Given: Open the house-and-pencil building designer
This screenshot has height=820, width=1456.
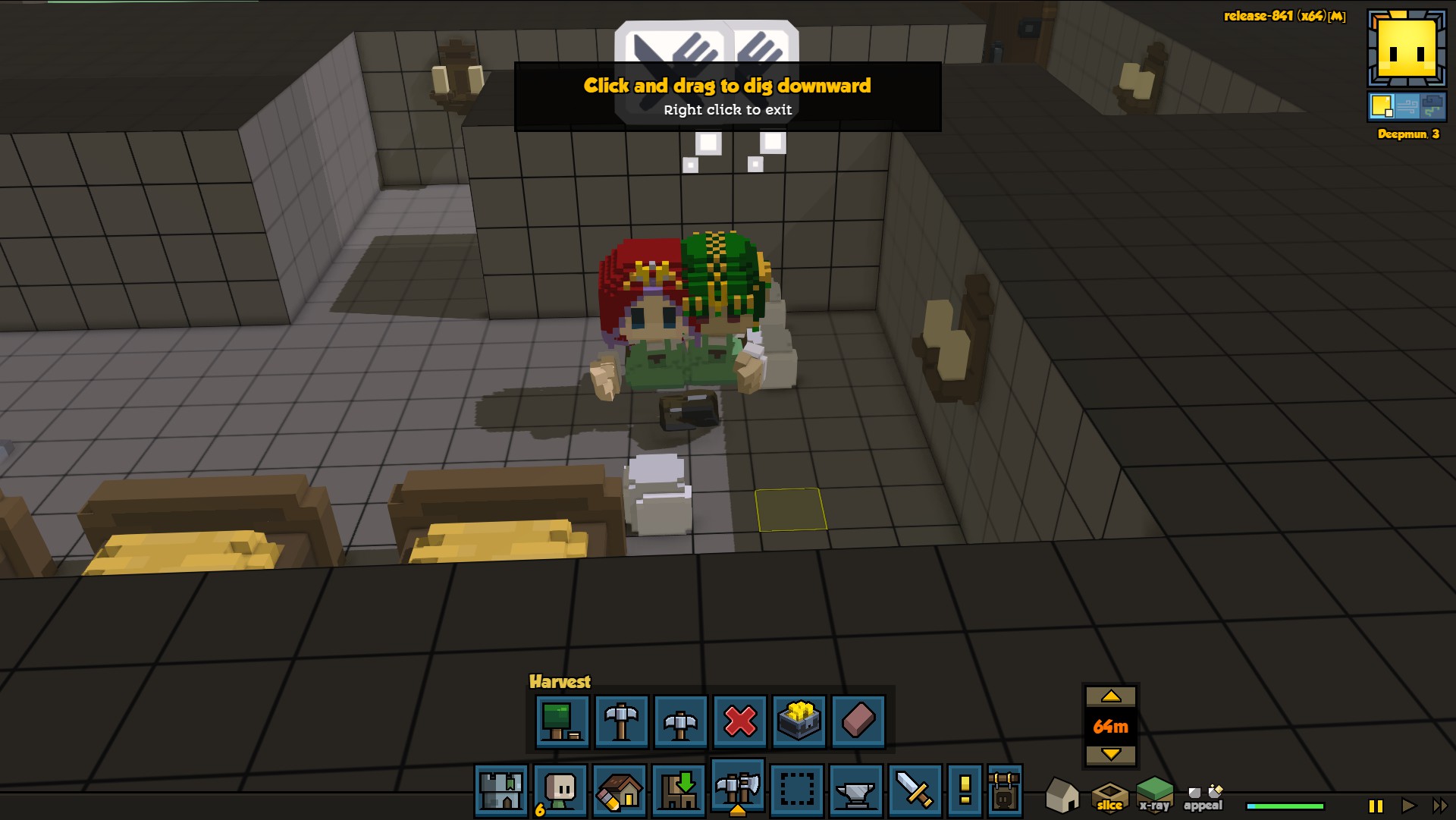Looking at the screenshot, I should point(619,790).
